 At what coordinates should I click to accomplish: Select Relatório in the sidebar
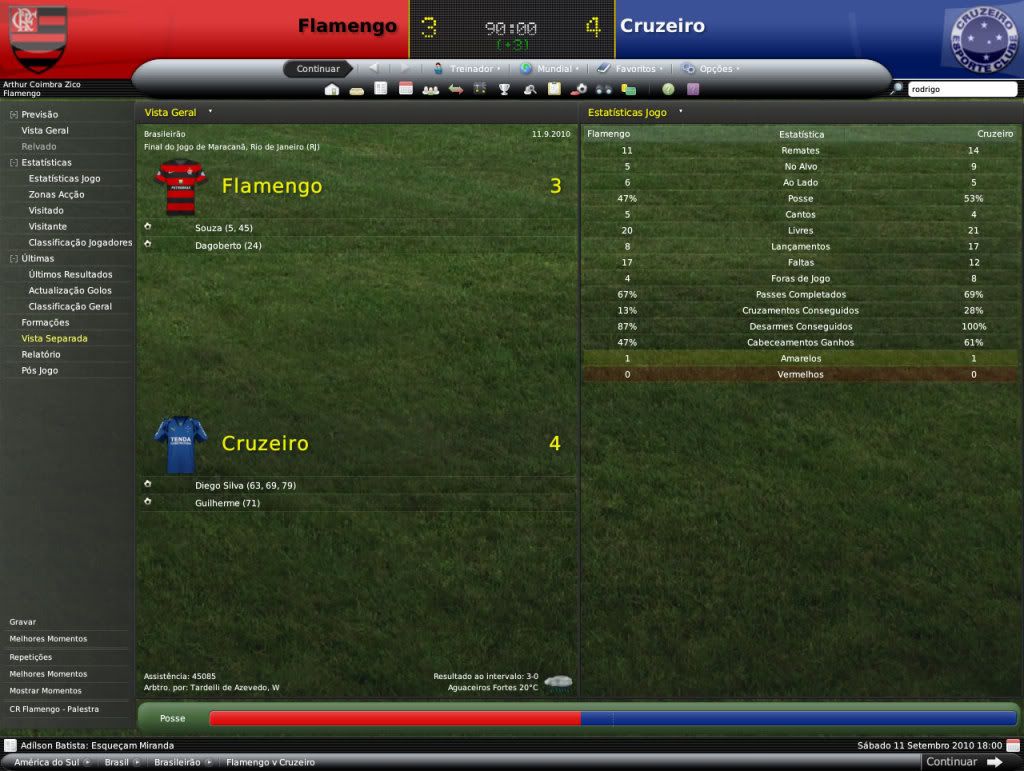[40, 354]
